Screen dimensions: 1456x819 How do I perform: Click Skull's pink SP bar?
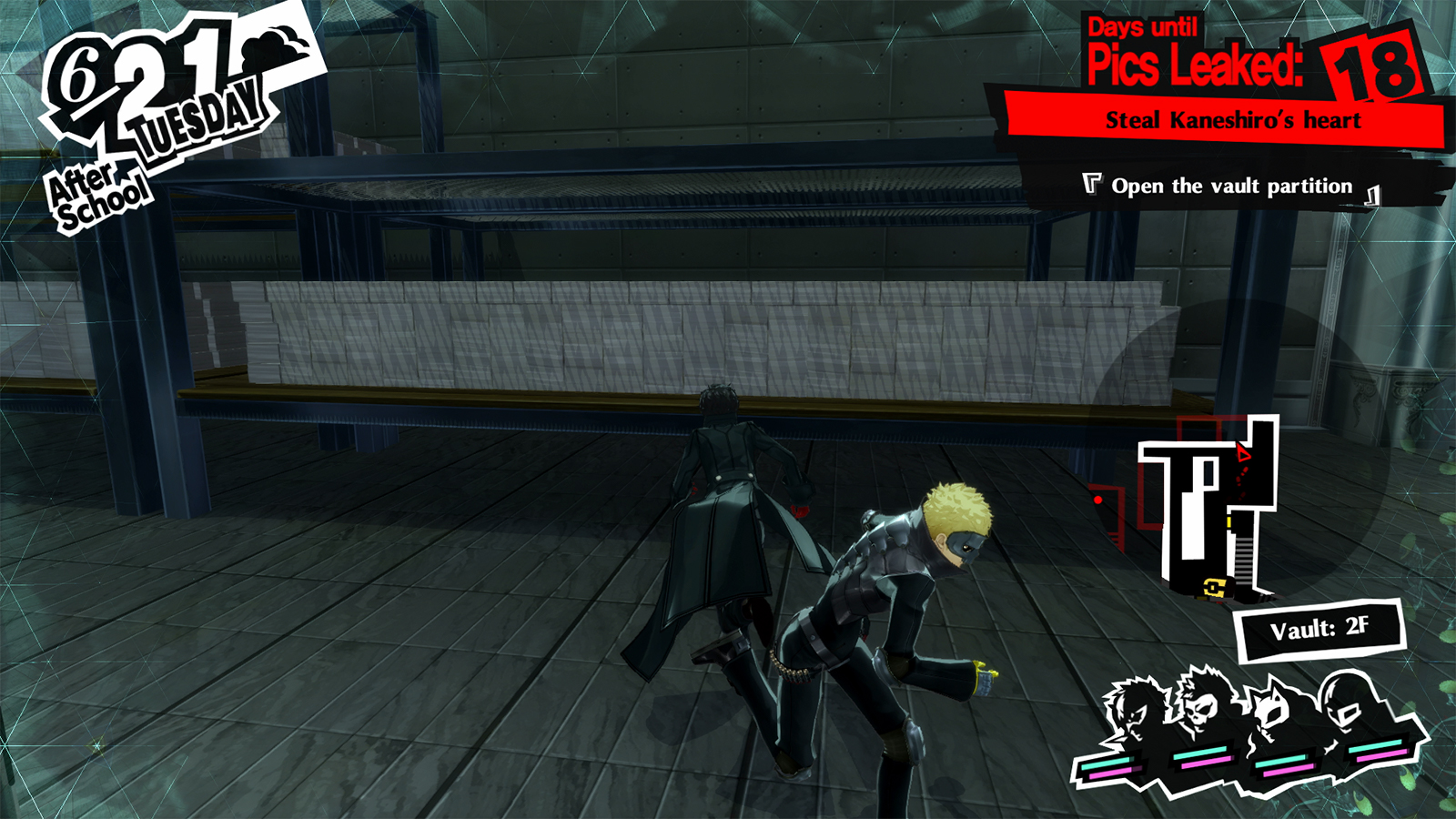pyautogui.click(x=1206, y=764)
